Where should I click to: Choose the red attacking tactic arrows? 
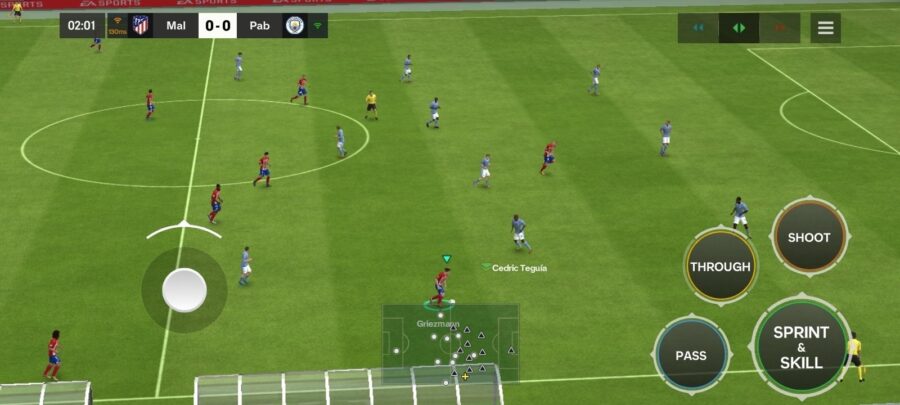778,28
